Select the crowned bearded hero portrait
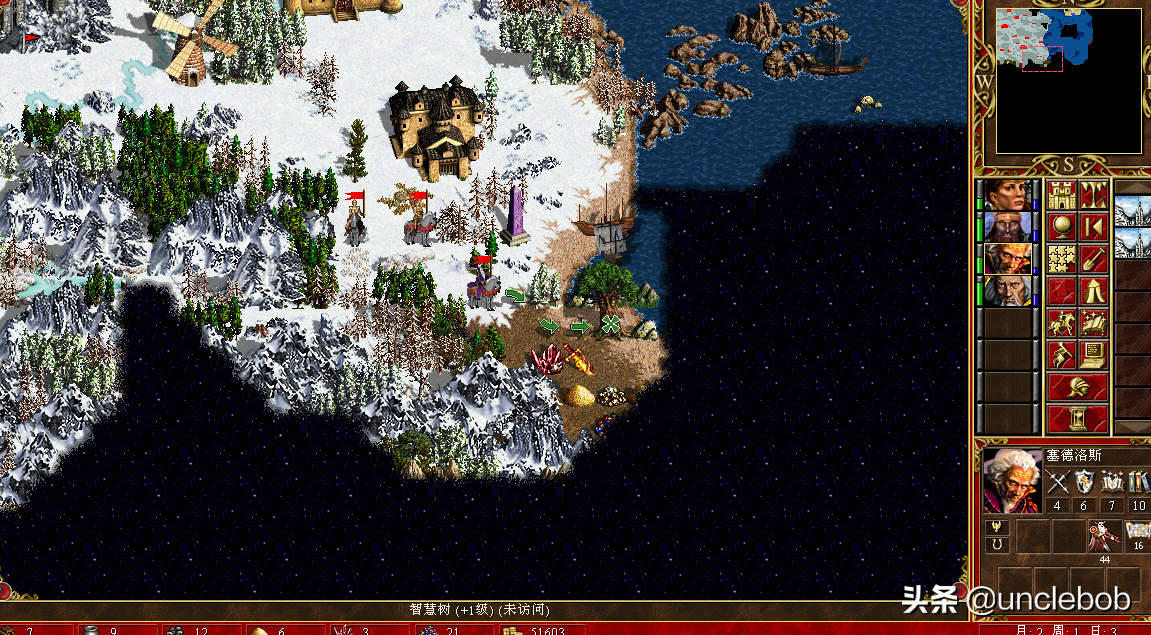Screen dimensions: 1151x635 tap(1008, 227)
